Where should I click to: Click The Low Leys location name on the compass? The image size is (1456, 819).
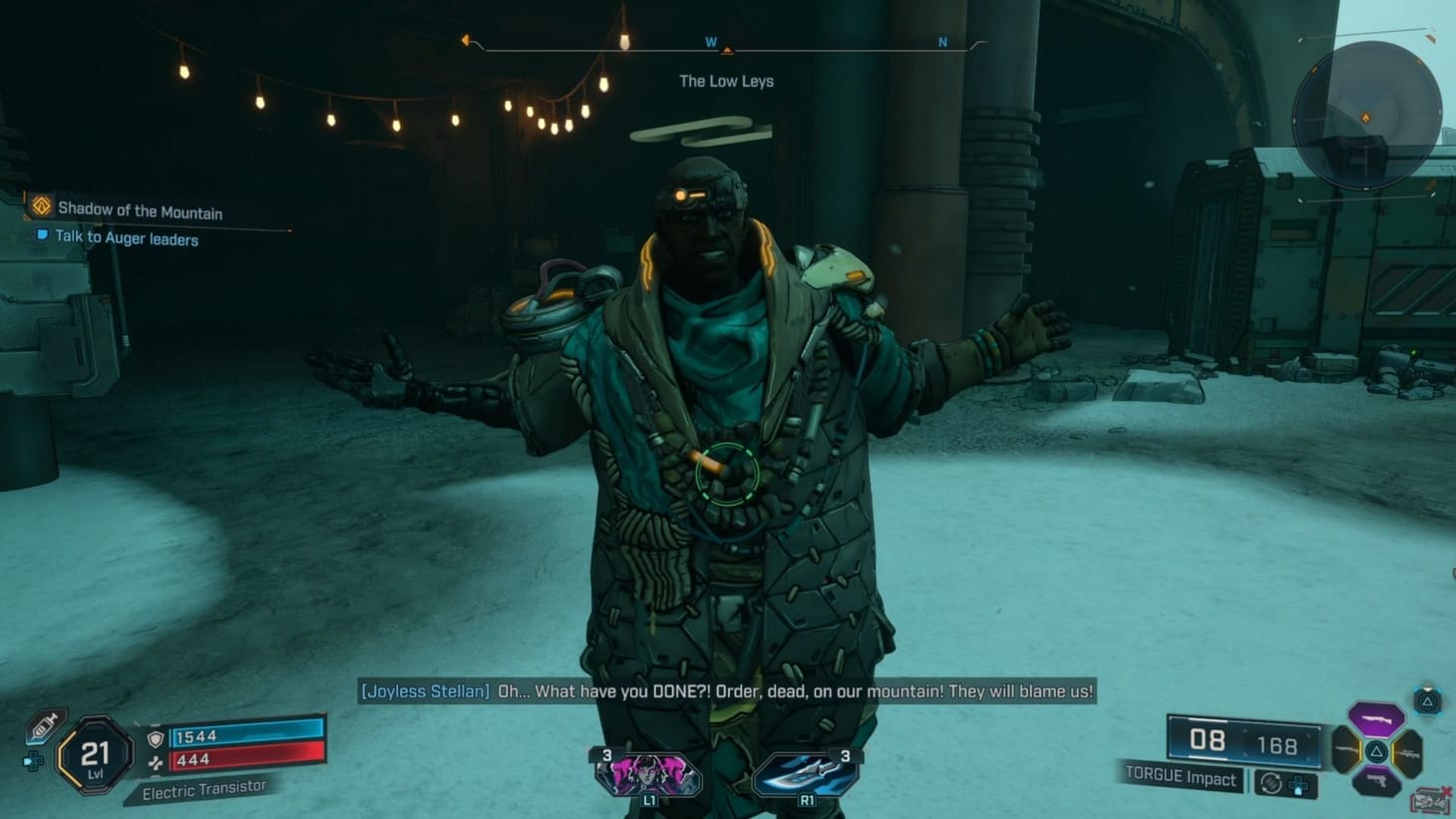pyautogui.click(x=726, y=81)
